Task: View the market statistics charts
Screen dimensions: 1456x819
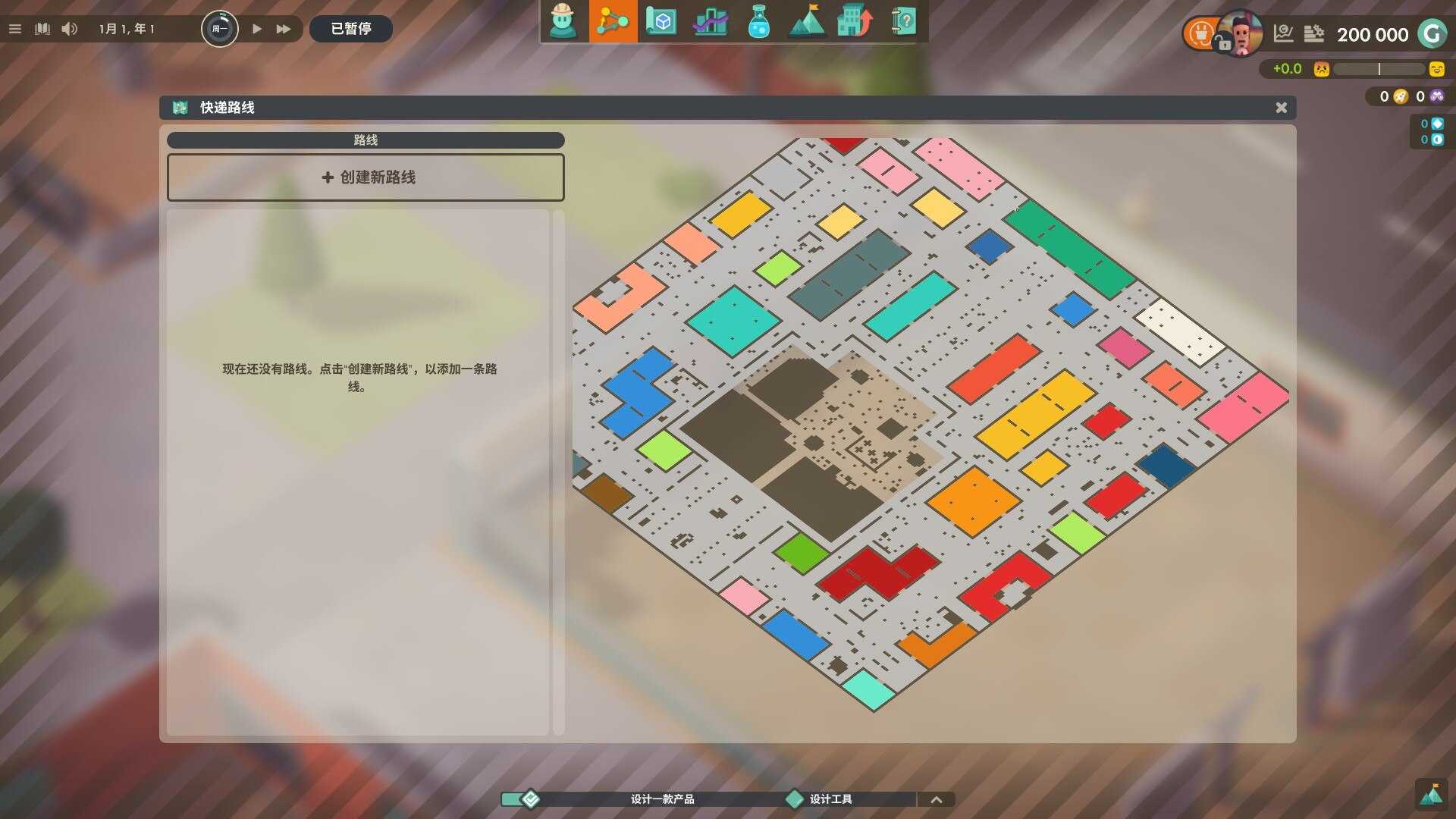Action: [710, 22]
